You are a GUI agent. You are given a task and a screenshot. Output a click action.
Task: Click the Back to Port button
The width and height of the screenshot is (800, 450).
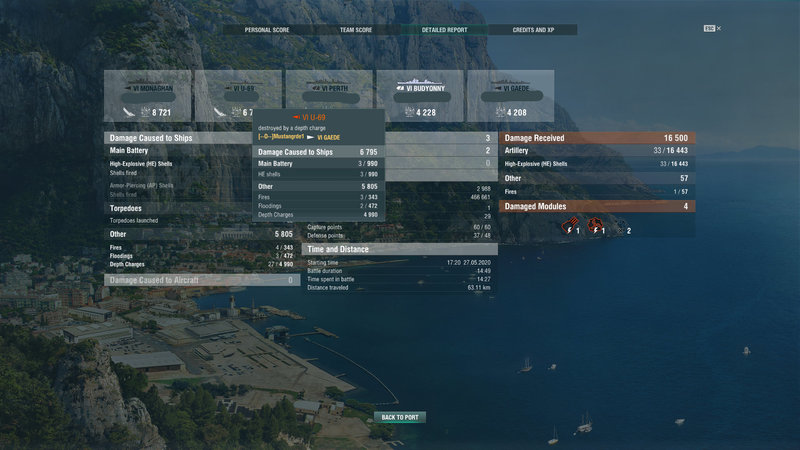click(x=401, y=417)
